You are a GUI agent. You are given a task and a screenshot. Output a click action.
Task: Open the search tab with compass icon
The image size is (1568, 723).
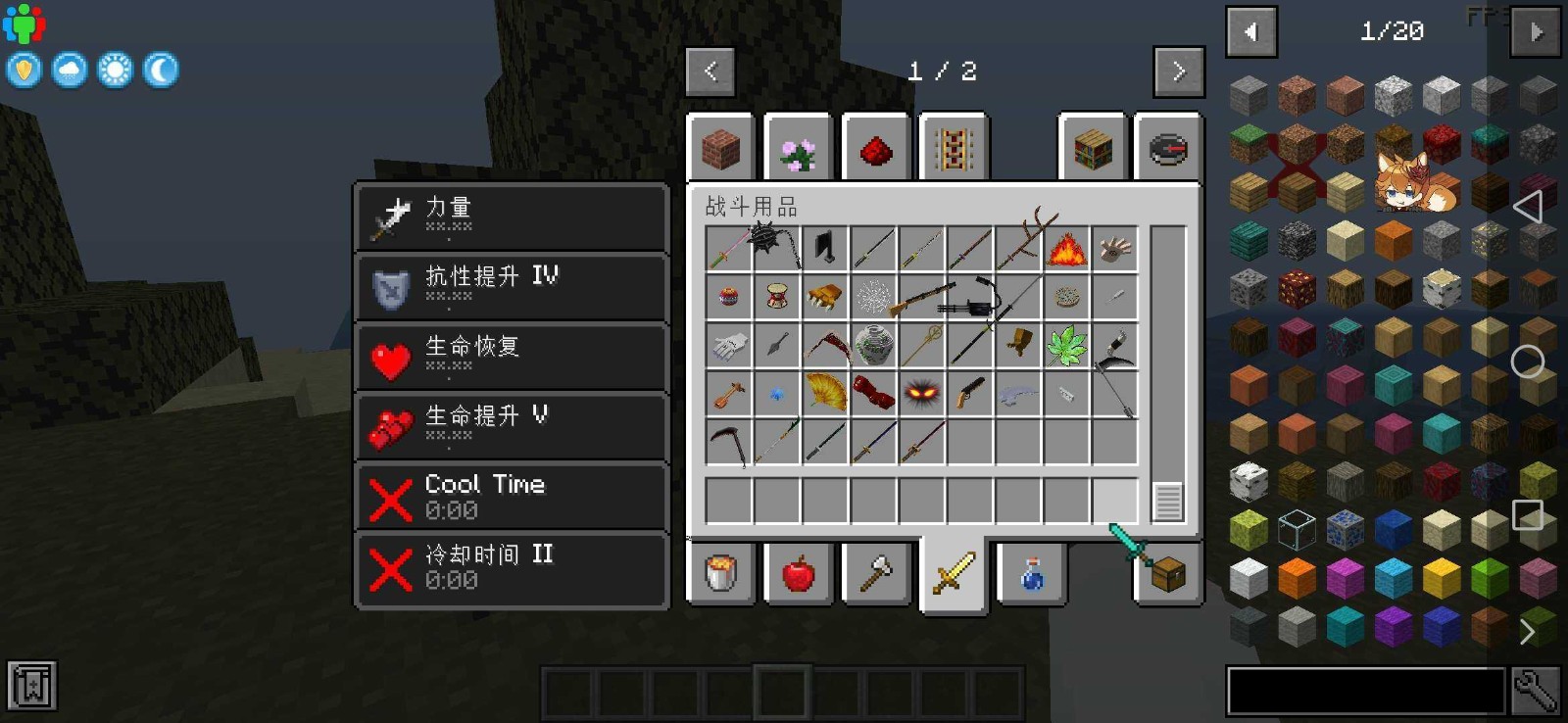(1167, 149)
